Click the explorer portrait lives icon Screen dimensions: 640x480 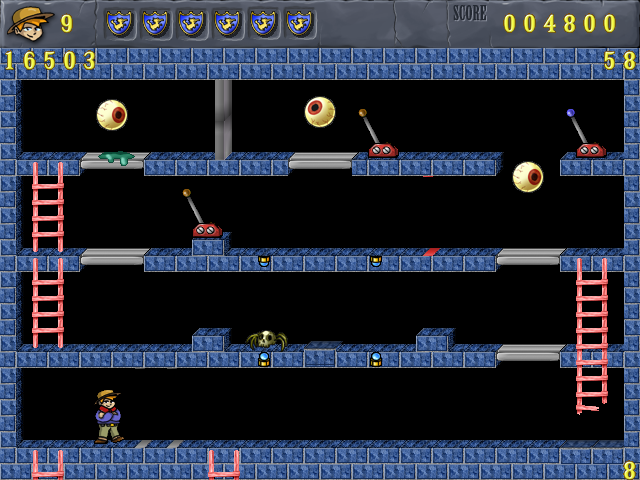pos(29,21)
